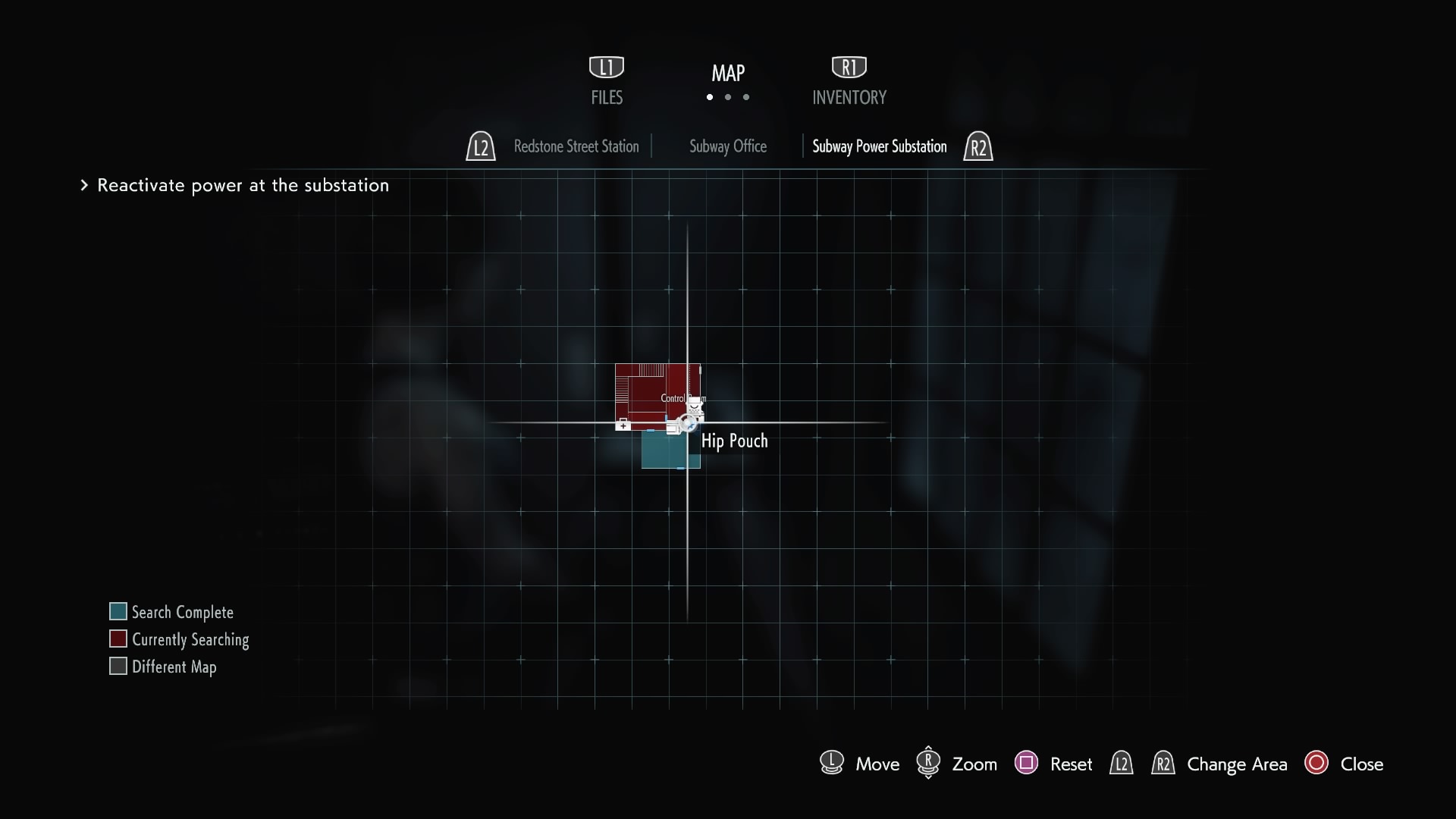Click the Search Complete legend entry
Viewport: 1456px width, 819px height.
[x=182, y=612]
